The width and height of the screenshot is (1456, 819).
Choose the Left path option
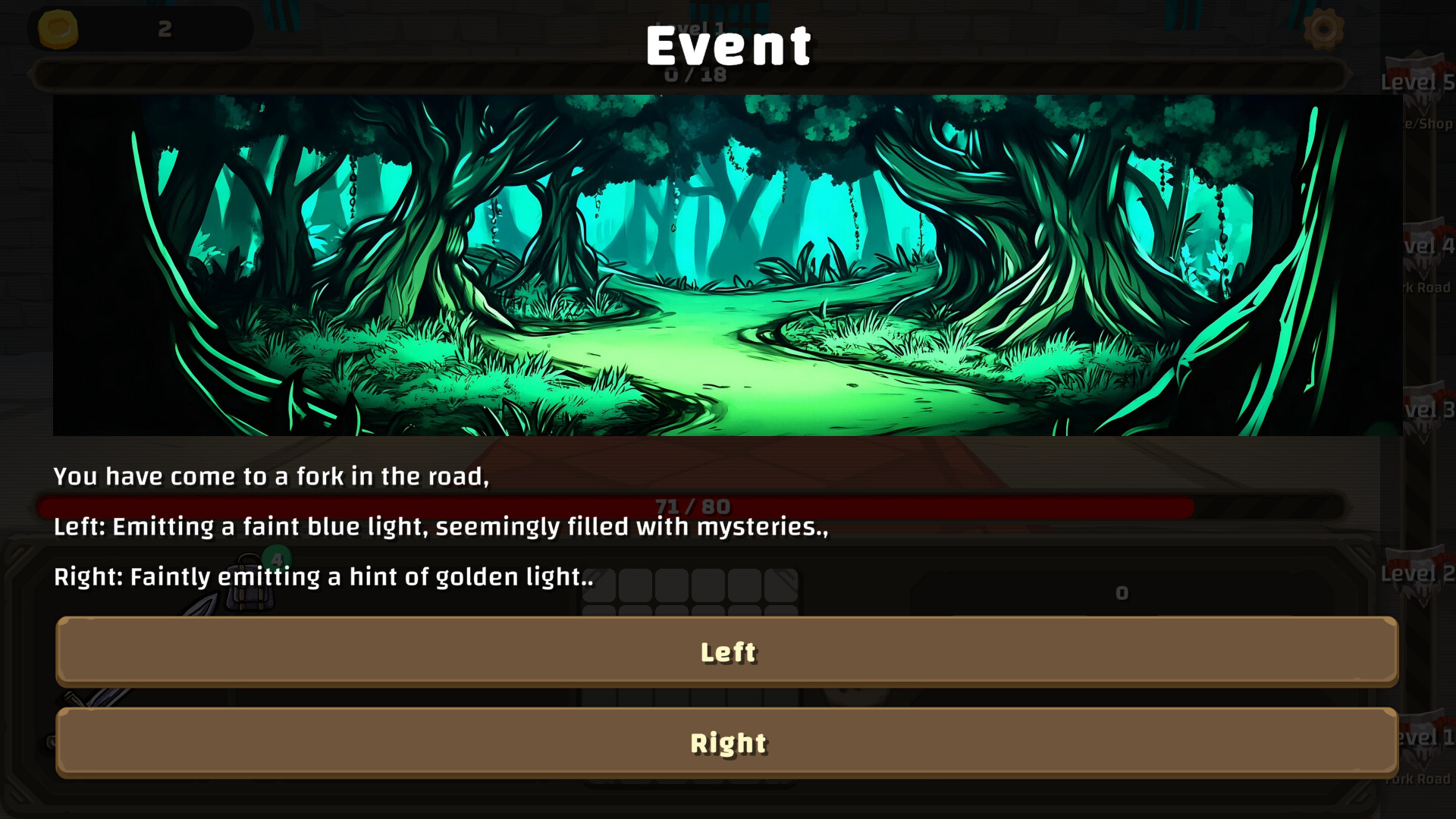(728, 651)
